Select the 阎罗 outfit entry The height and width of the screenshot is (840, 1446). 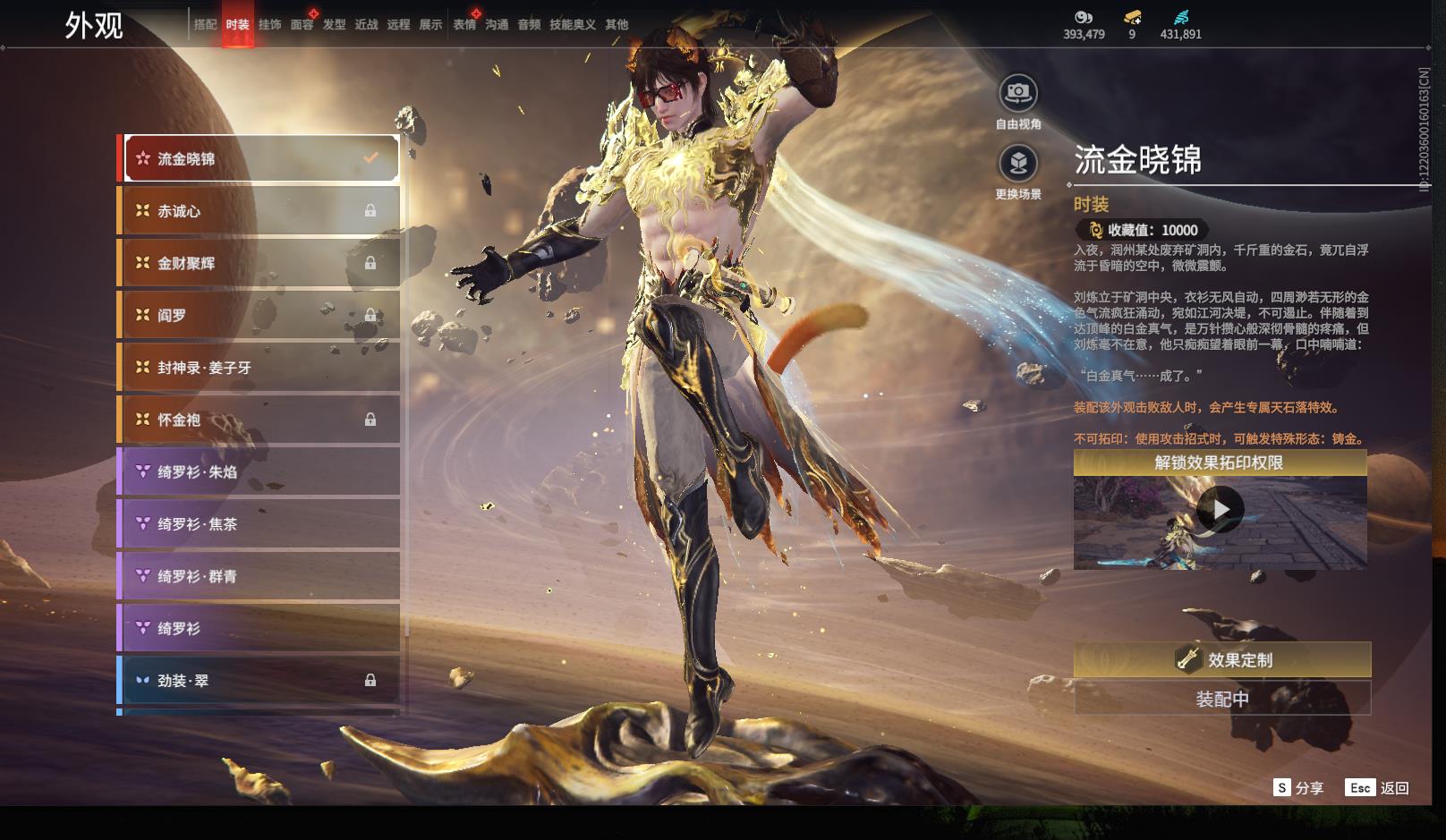tap(259, 315)
